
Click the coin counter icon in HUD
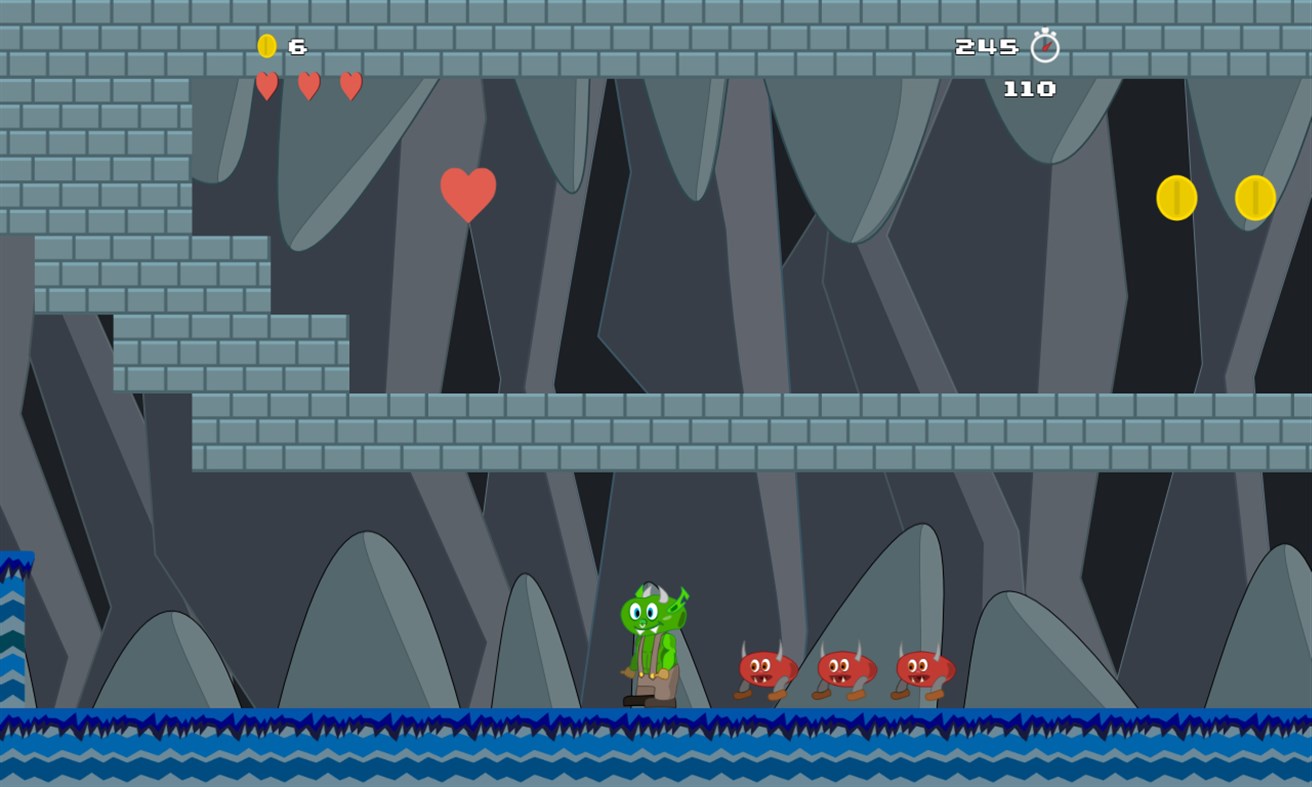click(266, 46)
